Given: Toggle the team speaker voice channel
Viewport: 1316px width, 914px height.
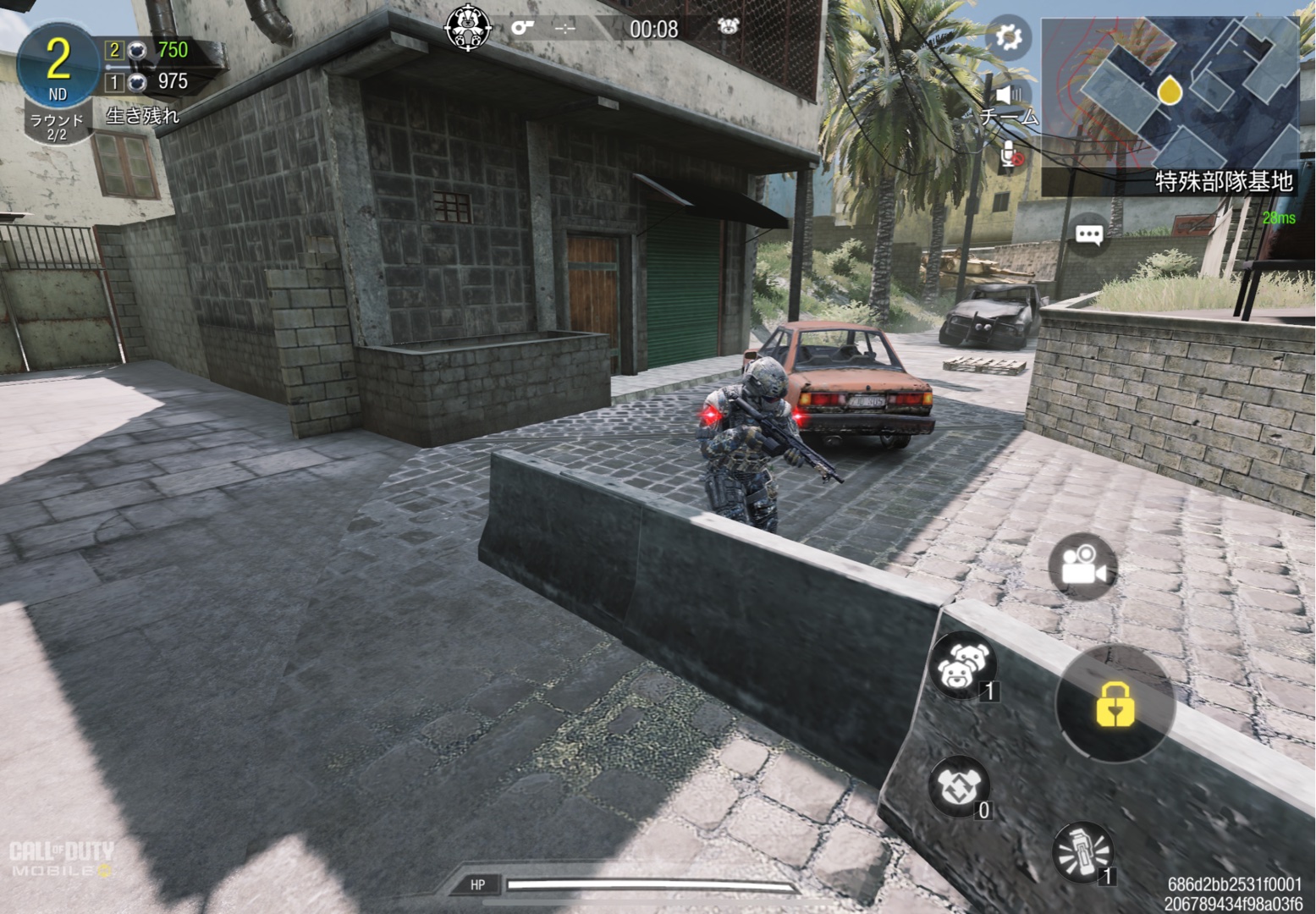Looking at the screenshot, I should coord(1007,95).
